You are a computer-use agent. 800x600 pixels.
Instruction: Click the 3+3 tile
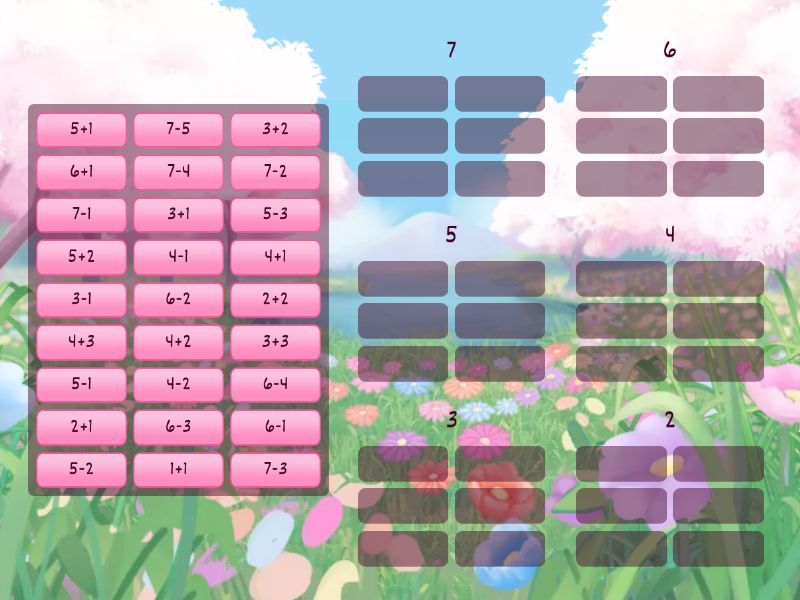coord(275,342)
